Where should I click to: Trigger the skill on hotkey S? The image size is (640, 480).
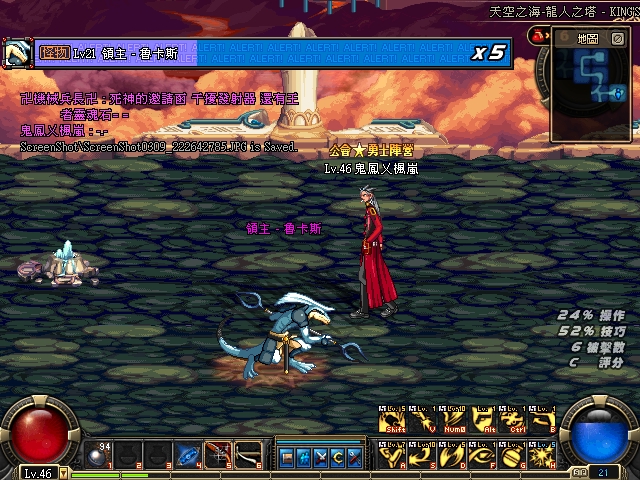tap(421, 452)
